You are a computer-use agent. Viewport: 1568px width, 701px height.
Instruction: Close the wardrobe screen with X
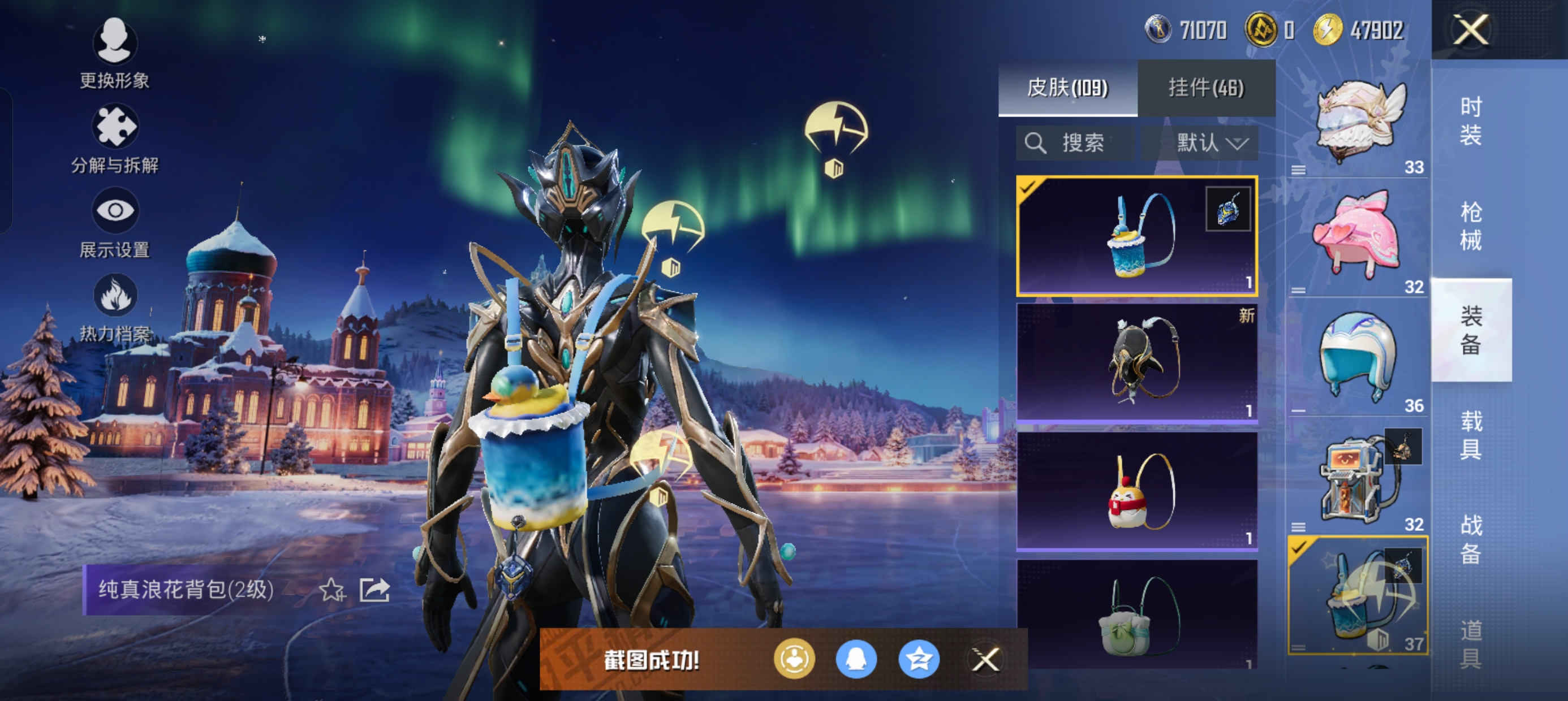[1471, 30]
